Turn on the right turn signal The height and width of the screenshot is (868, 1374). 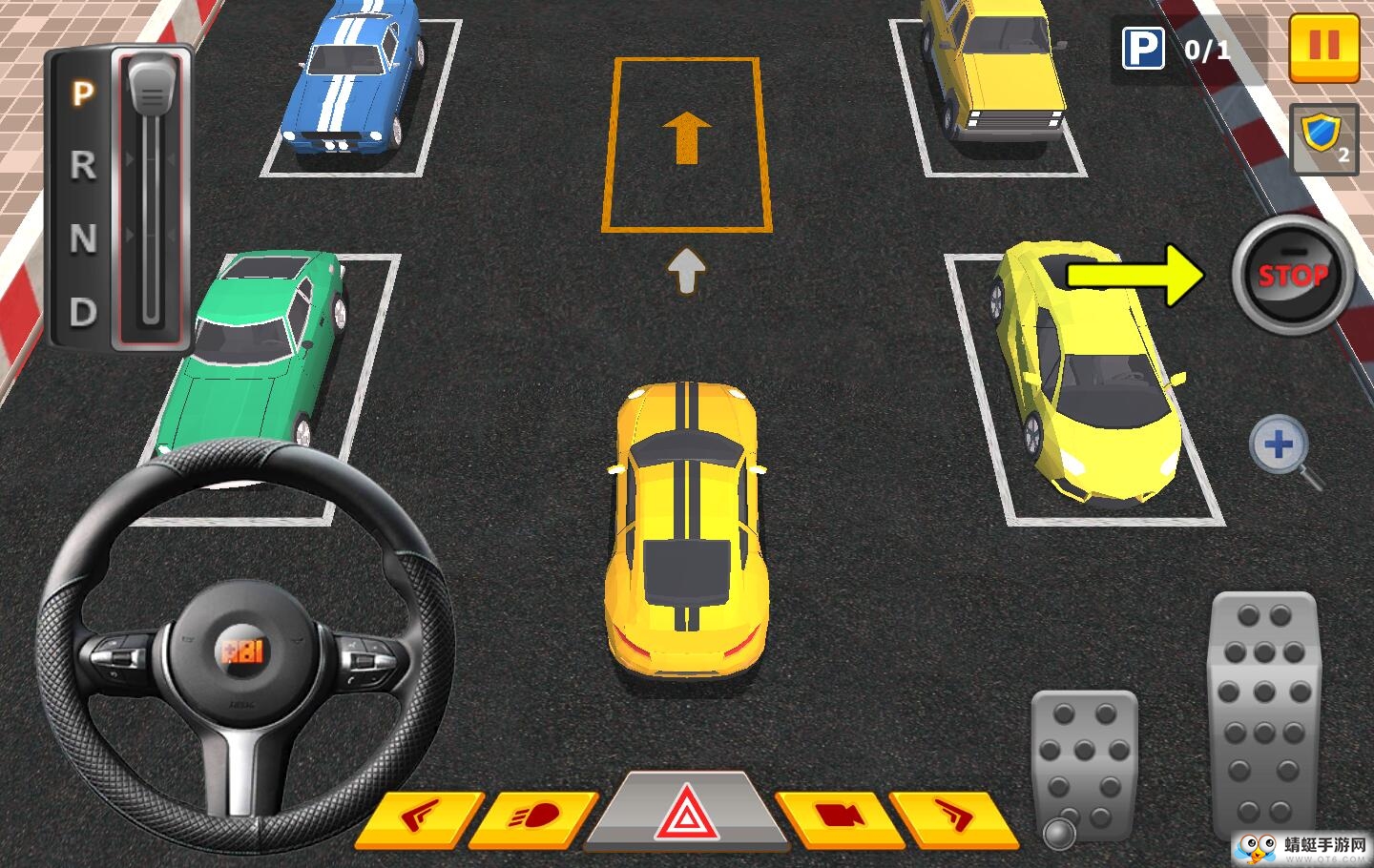[953, 816]
